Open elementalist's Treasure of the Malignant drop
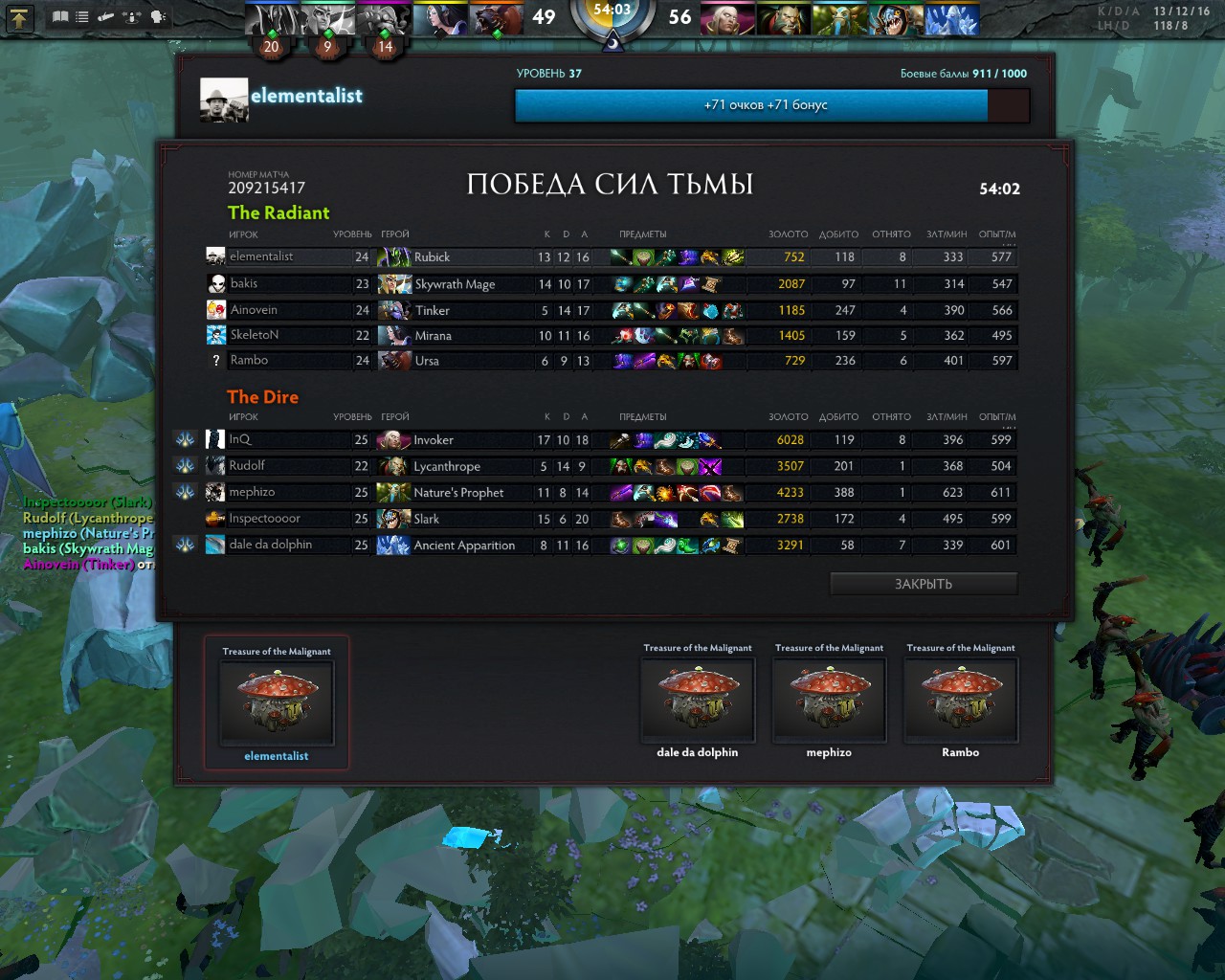 pyautogui.click(x=277, y=703)
